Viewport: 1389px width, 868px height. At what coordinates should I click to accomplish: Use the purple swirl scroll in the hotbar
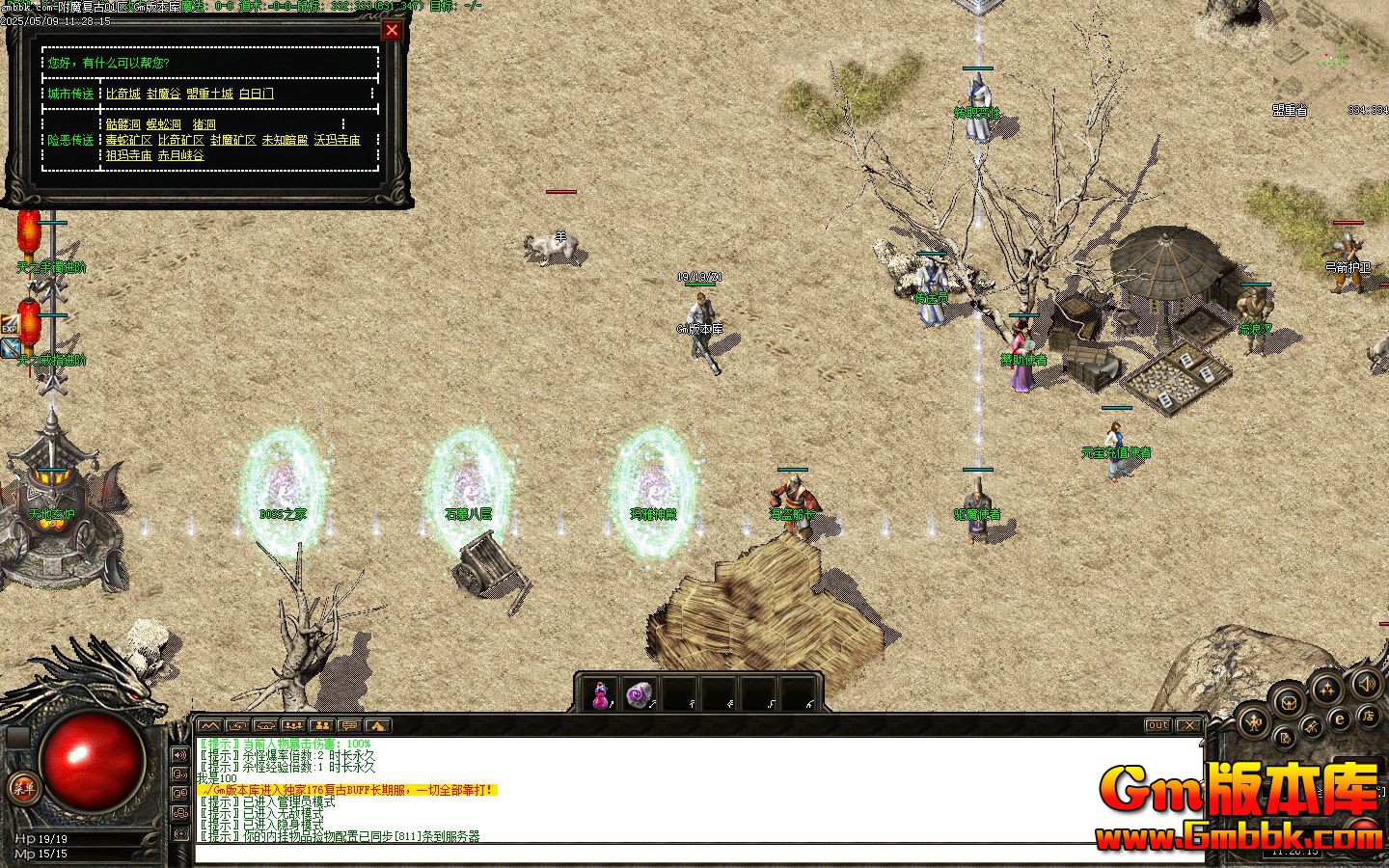pyautogui.click(x=640, y=694)
